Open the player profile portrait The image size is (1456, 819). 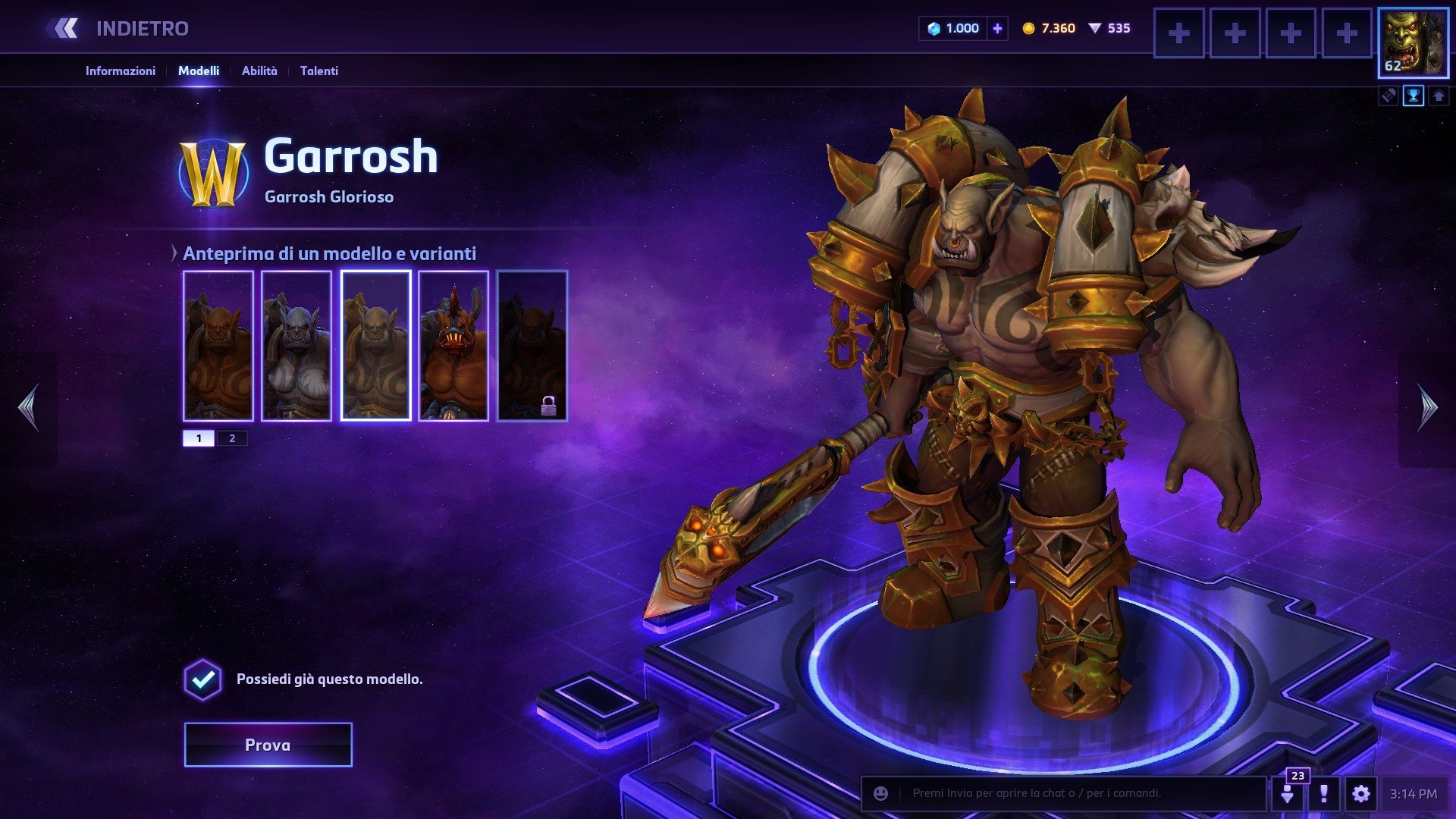[1413, 42]
